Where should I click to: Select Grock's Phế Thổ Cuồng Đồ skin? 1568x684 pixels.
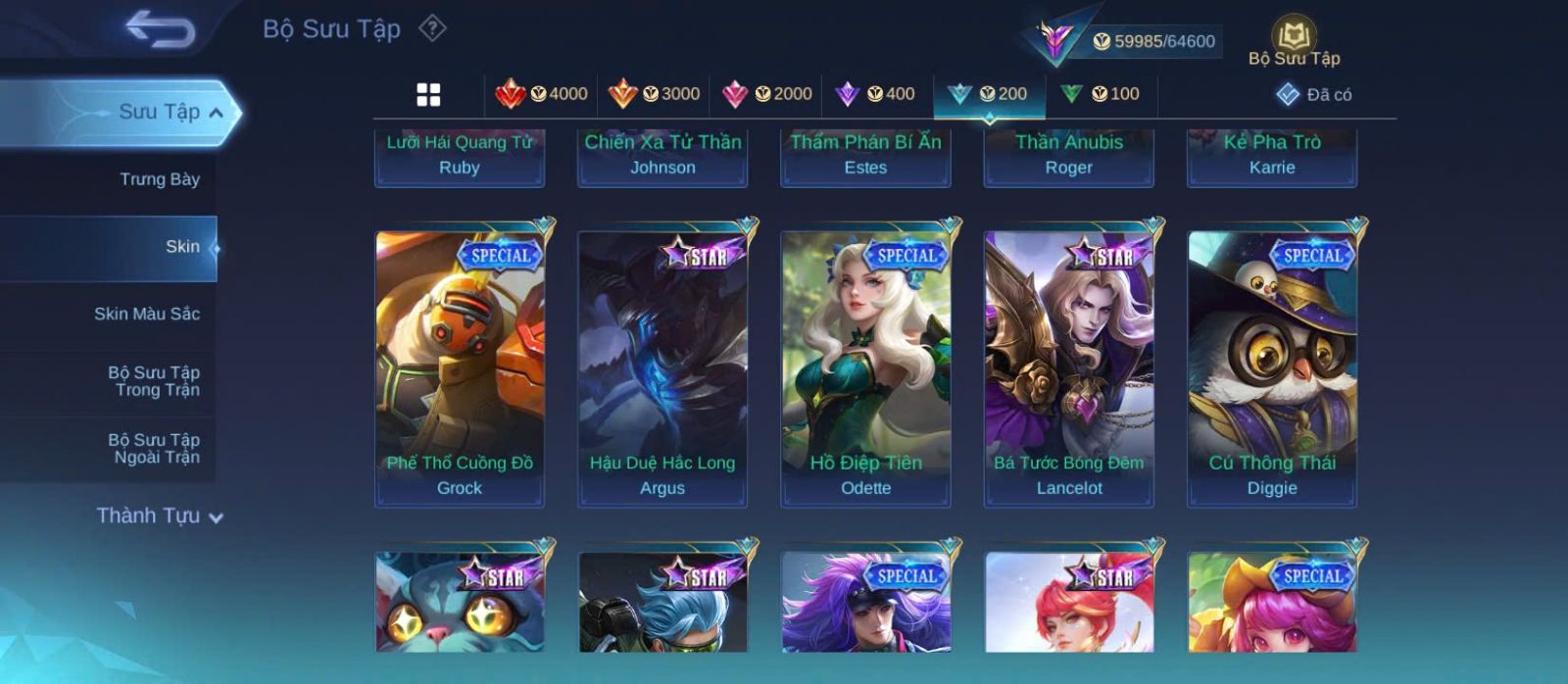460,368
